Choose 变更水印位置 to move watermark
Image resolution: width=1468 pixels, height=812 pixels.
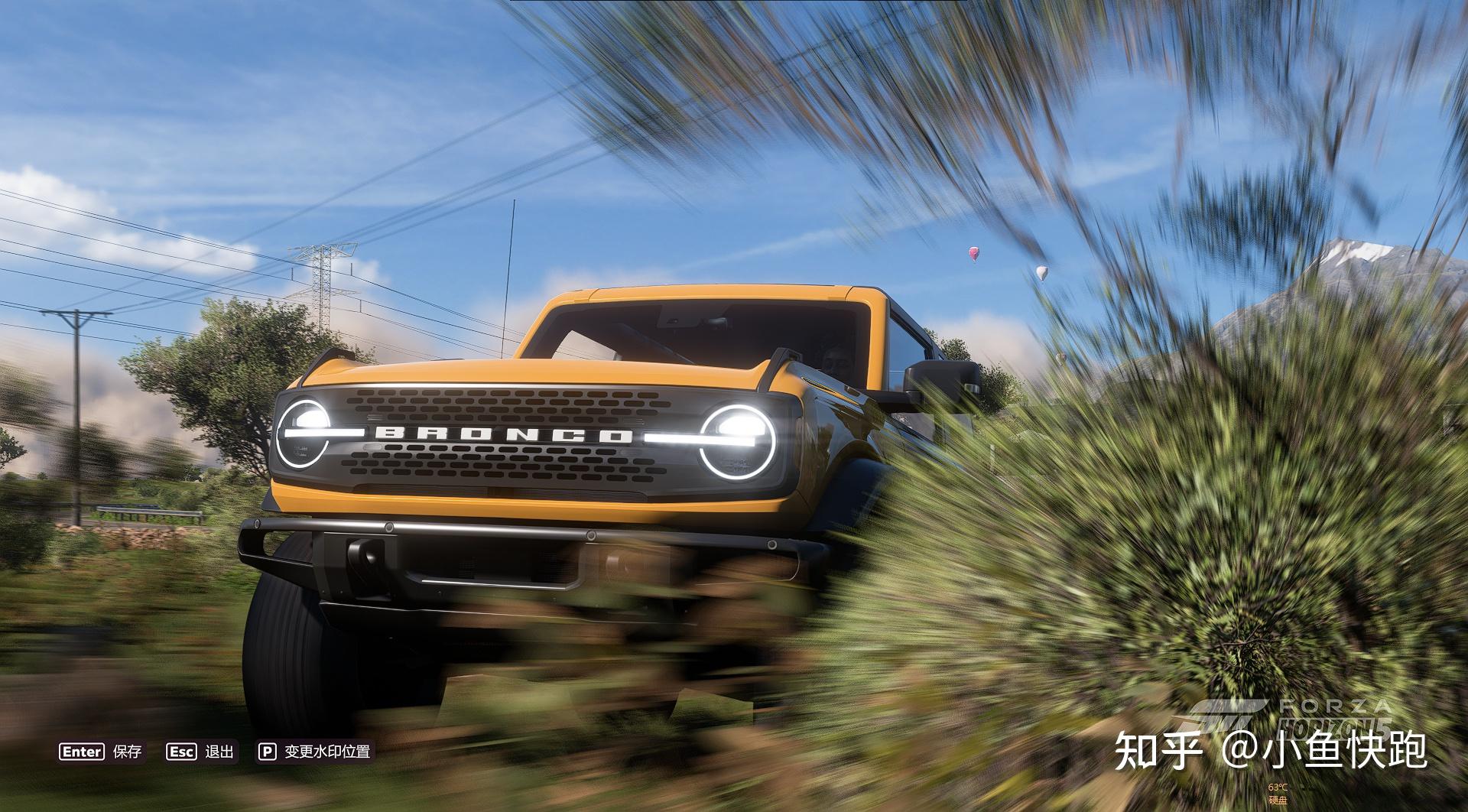coord(314,752)
